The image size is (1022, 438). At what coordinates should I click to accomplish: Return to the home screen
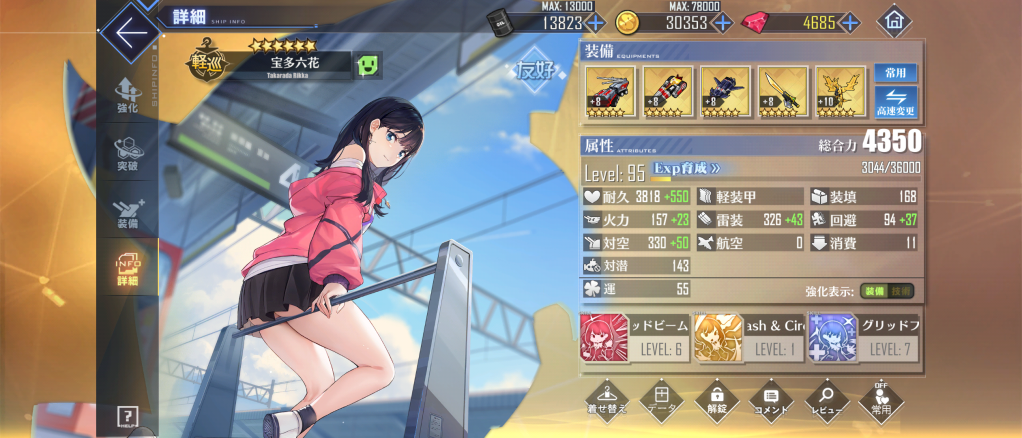(893, 21)
